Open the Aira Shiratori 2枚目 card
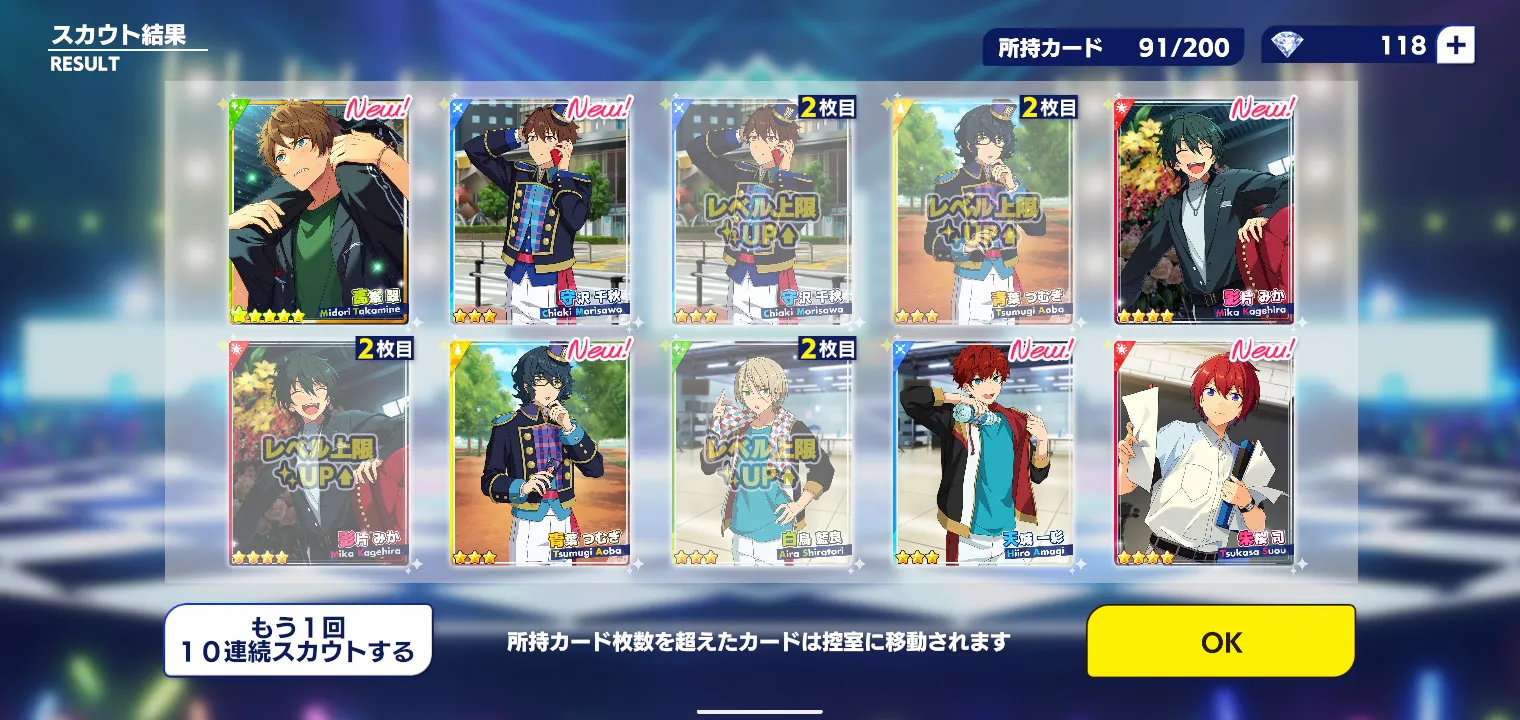1520x720 pixels. click(x=762, y=453)
